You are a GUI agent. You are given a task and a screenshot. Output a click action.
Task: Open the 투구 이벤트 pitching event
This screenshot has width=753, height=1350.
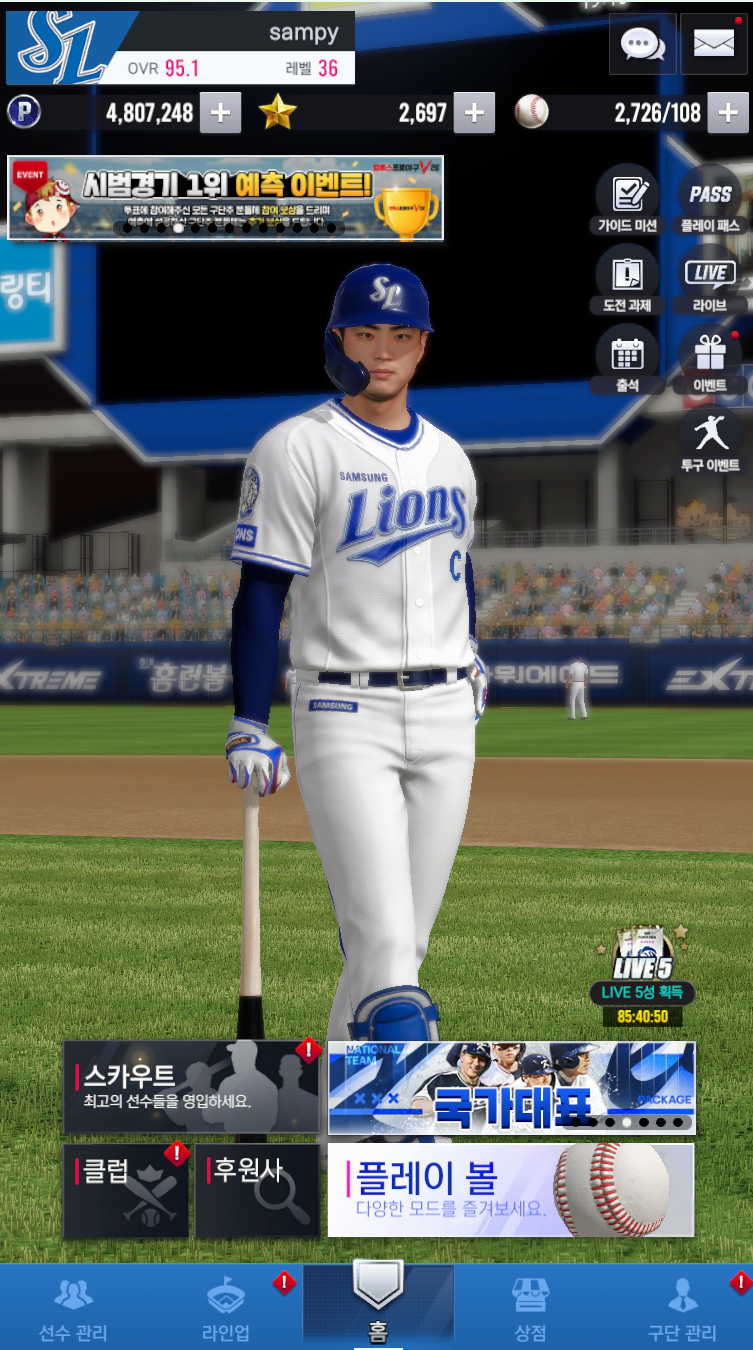(x=710, y=439)
